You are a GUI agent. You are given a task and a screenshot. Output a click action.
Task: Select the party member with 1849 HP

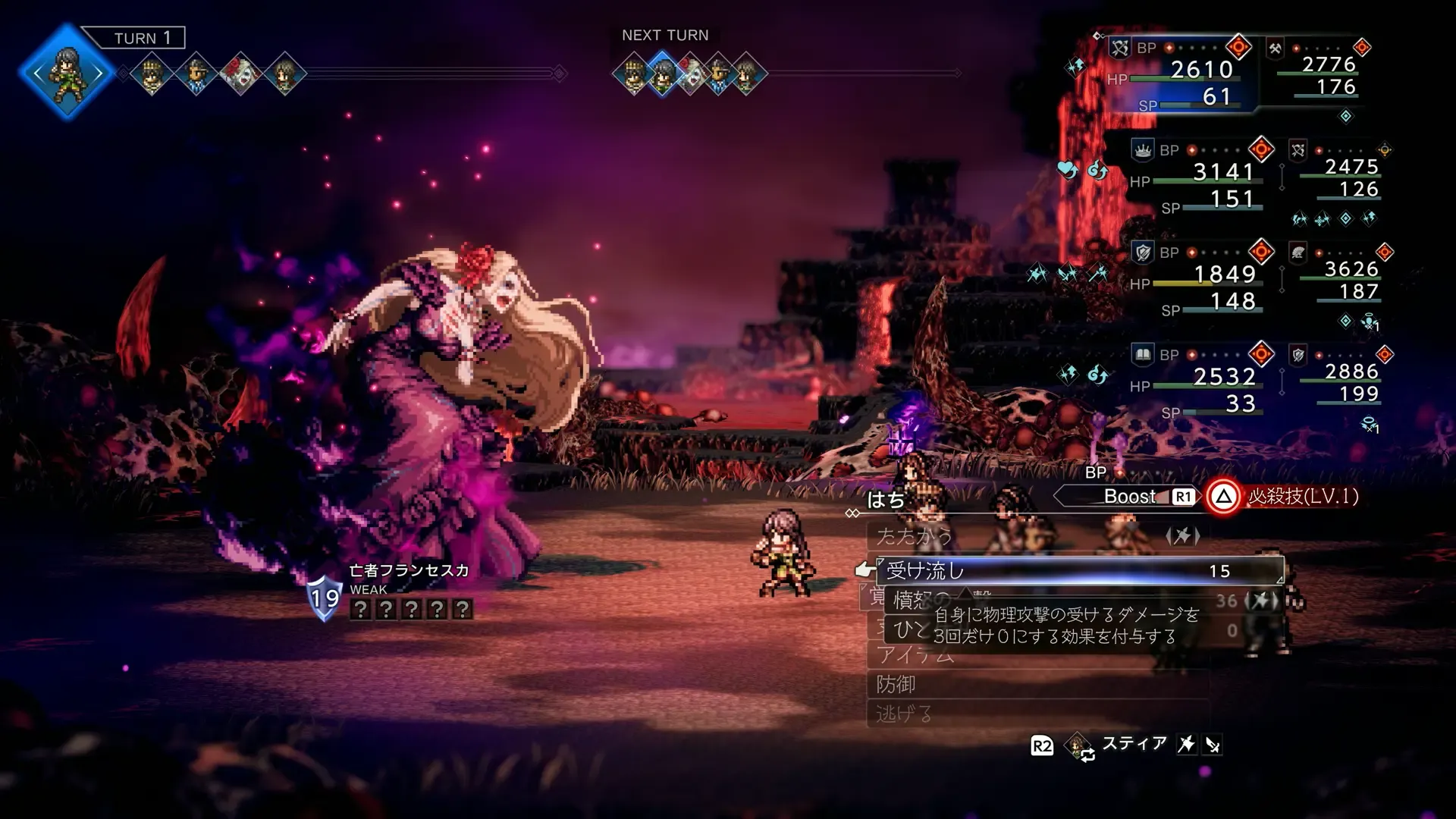click(1198, 275)
